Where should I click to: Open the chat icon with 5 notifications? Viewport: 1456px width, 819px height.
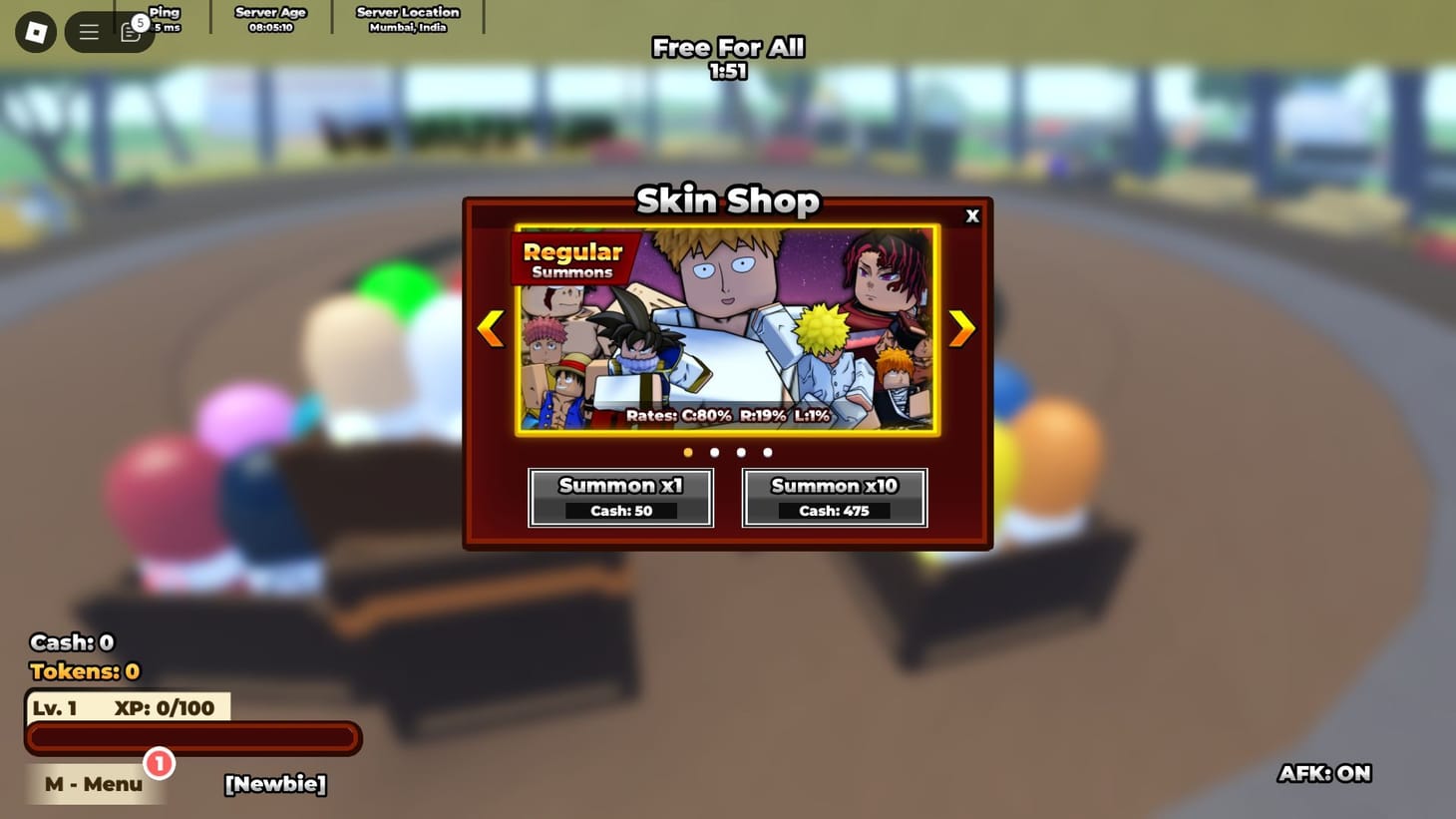click(x=130, y=31)
